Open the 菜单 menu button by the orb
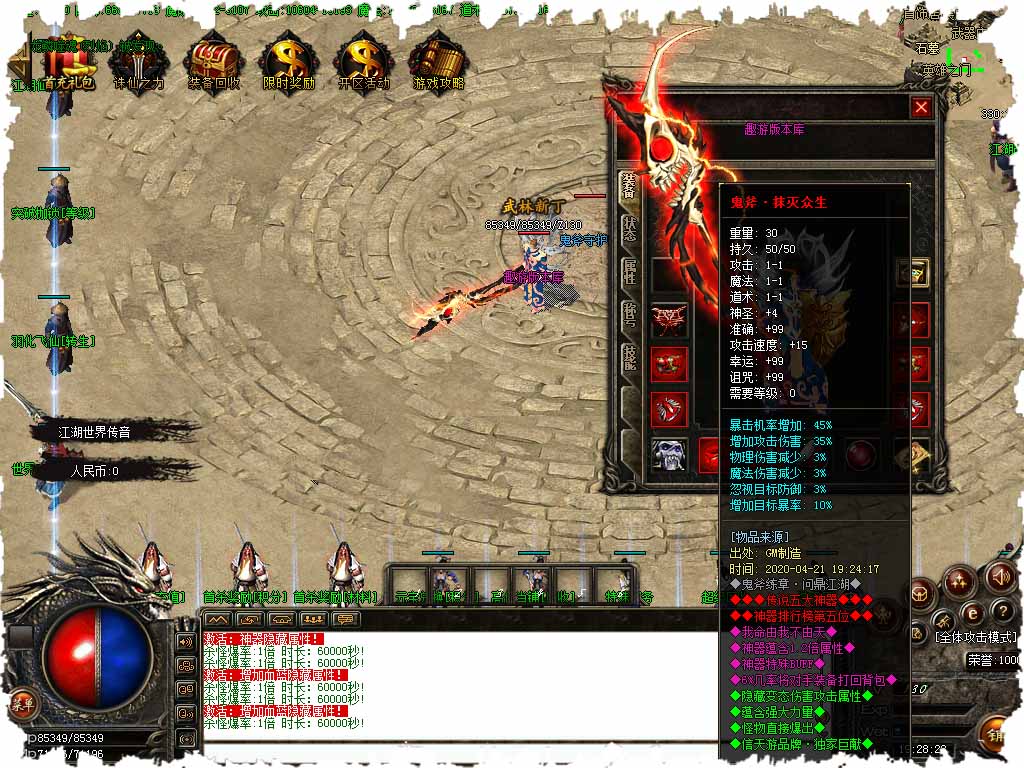Image resolution: width=1024 pixels, height=768 pixels. (x=22, y=703)
